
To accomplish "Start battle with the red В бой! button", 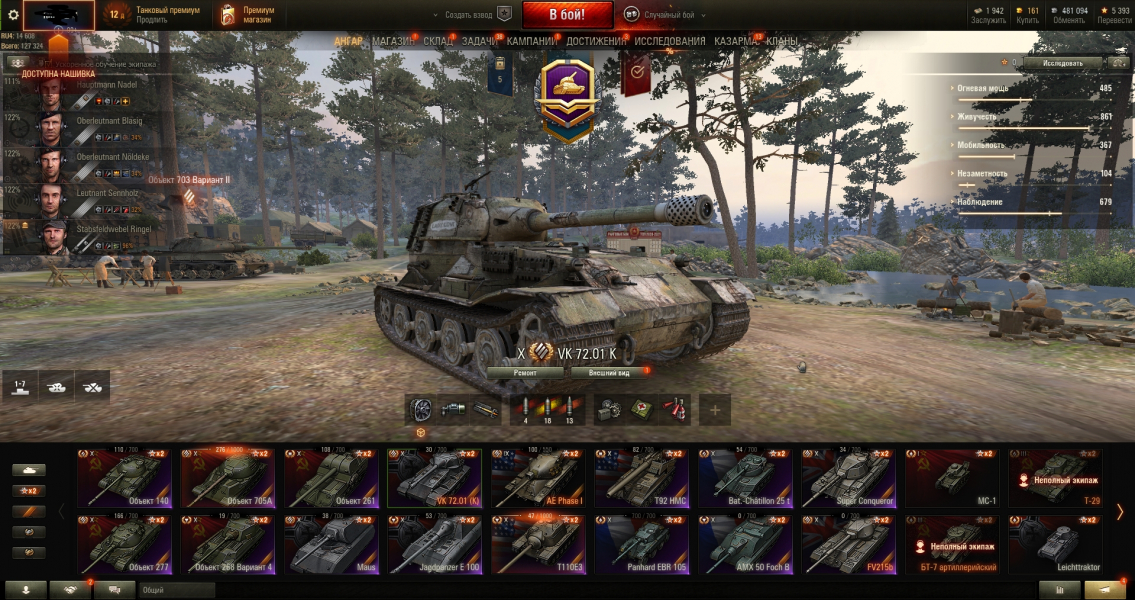I will coord(567,15).
